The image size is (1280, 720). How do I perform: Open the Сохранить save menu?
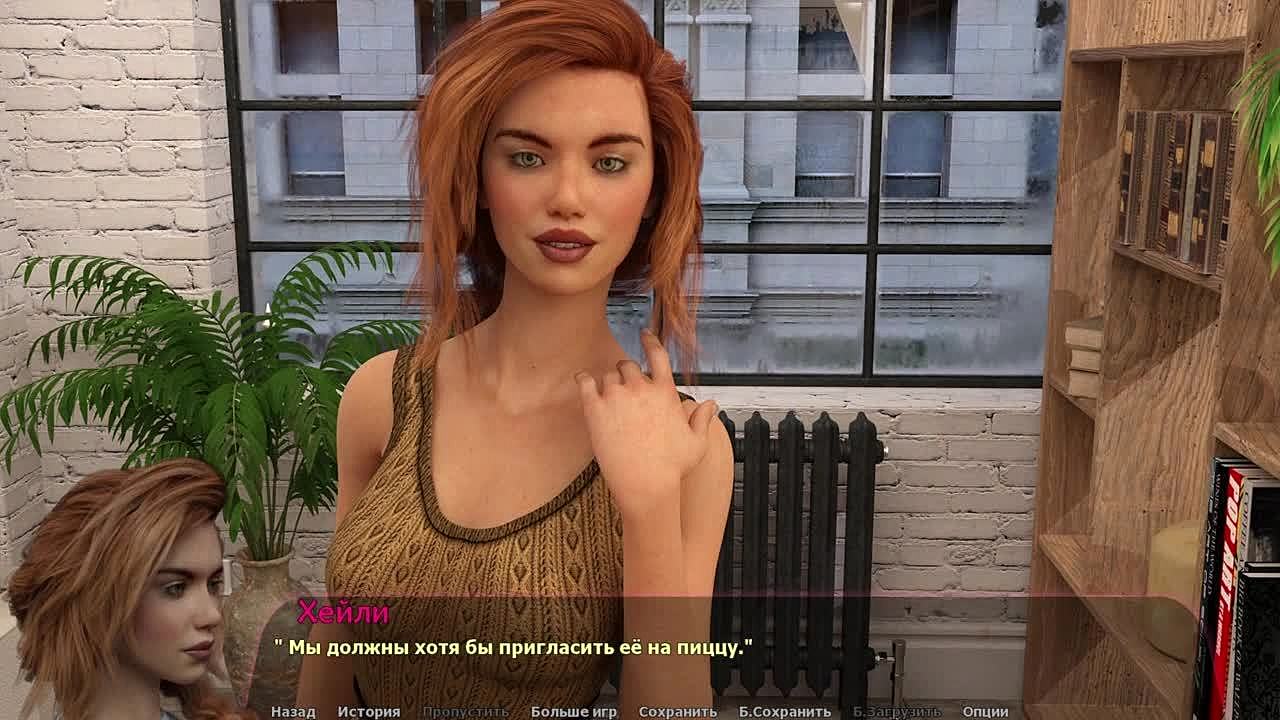tap(677, 711)
